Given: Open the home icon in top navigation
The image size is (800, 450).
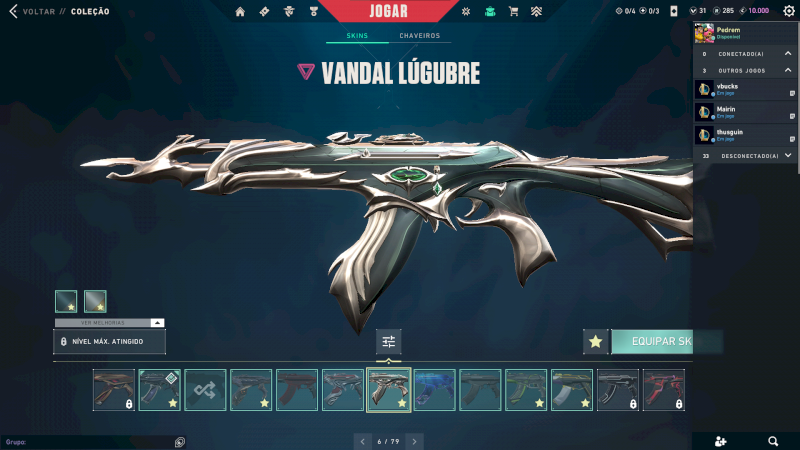Looking at the screenshot, I should [240, 11].
